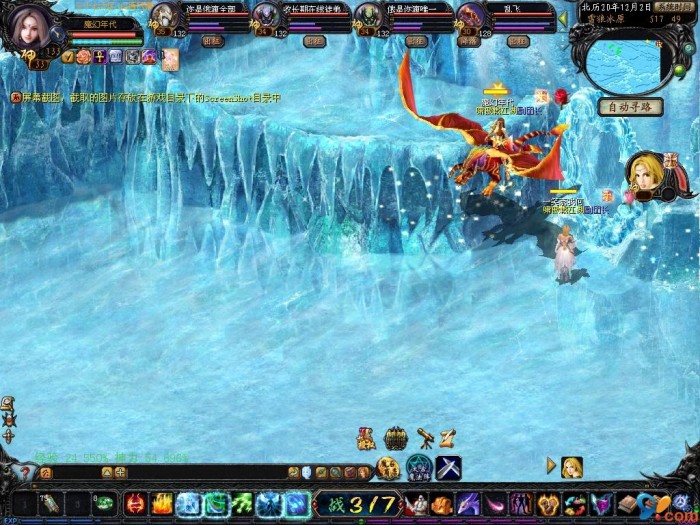Click the small blonde pet portrait icon

pos(572,466)
